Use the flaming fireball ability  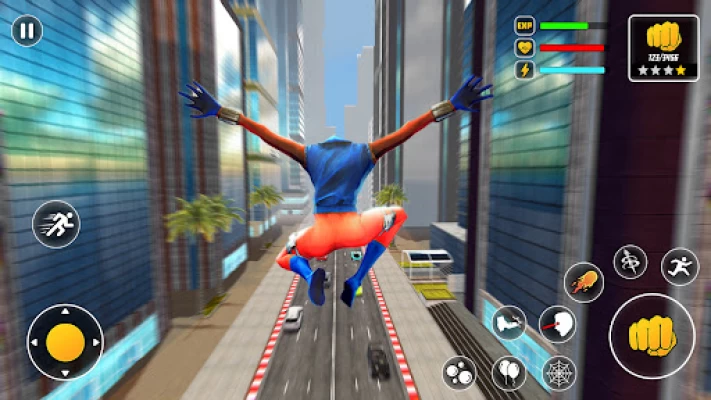pos(583,283)
